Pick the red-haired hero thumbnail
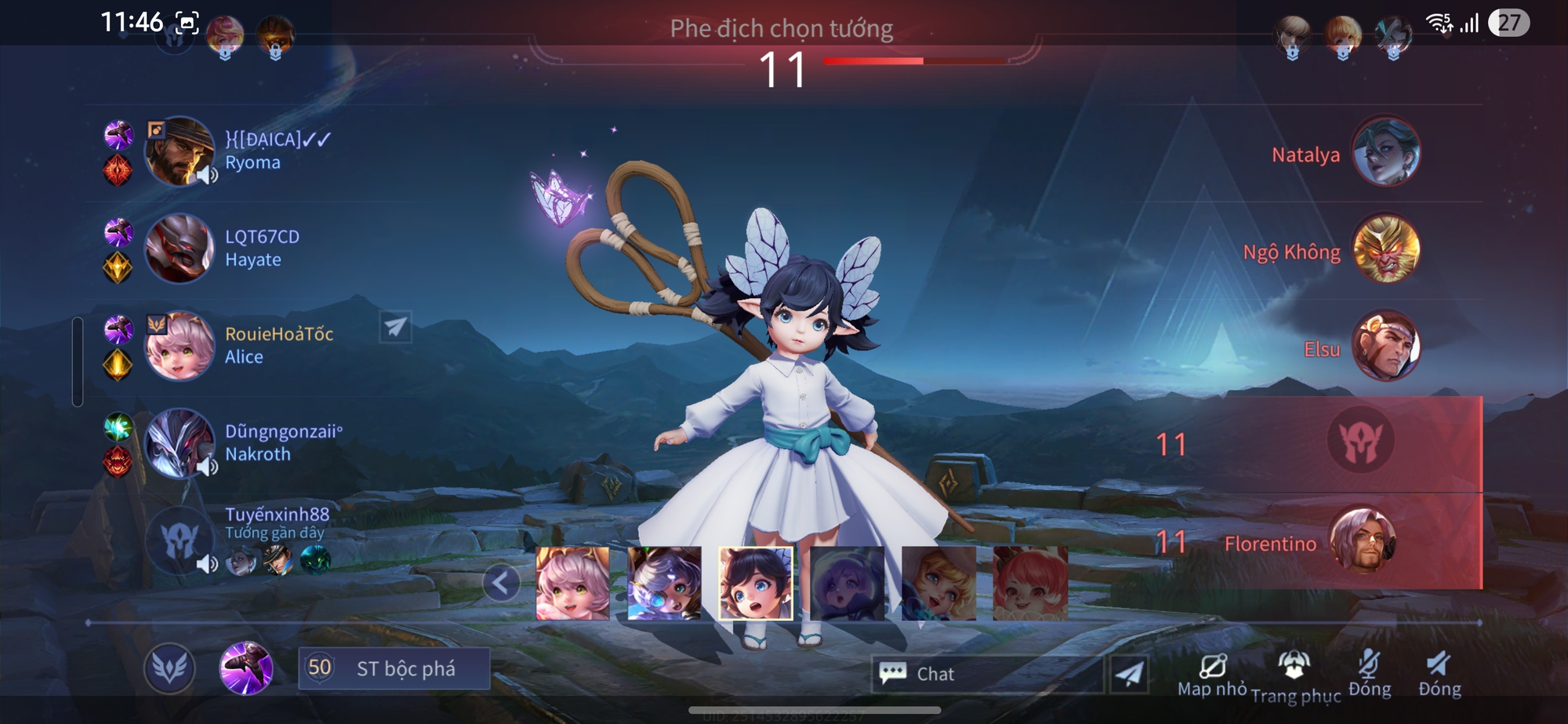Screen dimensions: 1568x724 tap(1030, 583)
